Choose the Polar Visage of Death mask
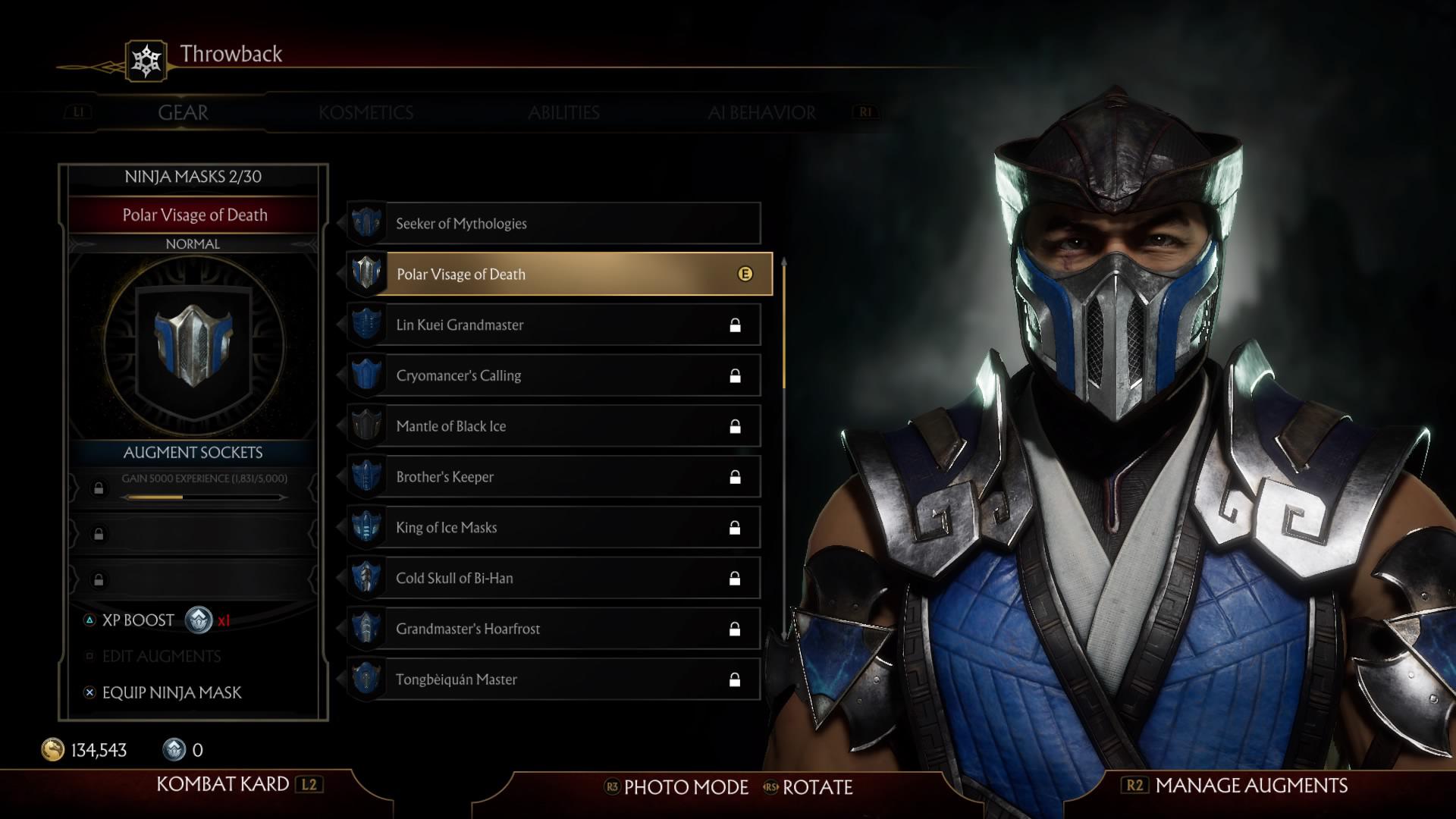The width and height of the screenshot is (1456, 819). 560,275
